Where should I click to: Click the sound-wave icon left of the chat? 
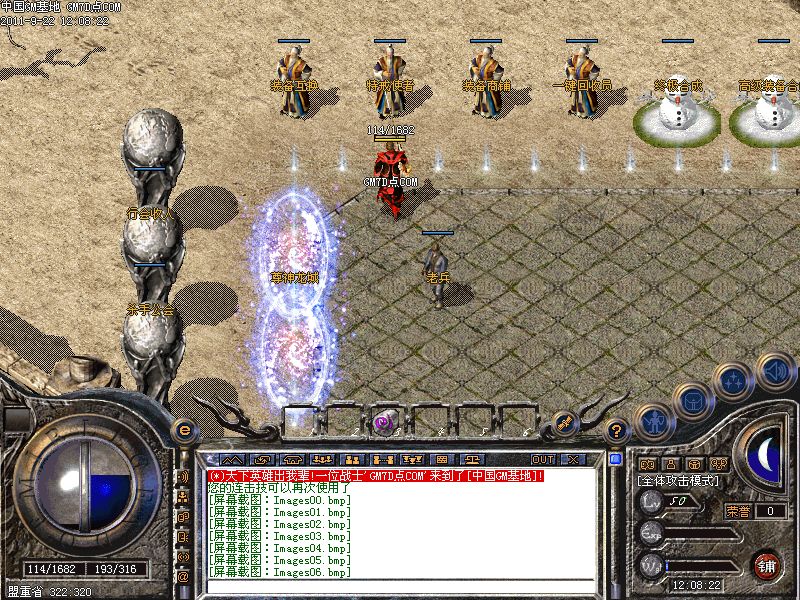[x=183, y=476]
